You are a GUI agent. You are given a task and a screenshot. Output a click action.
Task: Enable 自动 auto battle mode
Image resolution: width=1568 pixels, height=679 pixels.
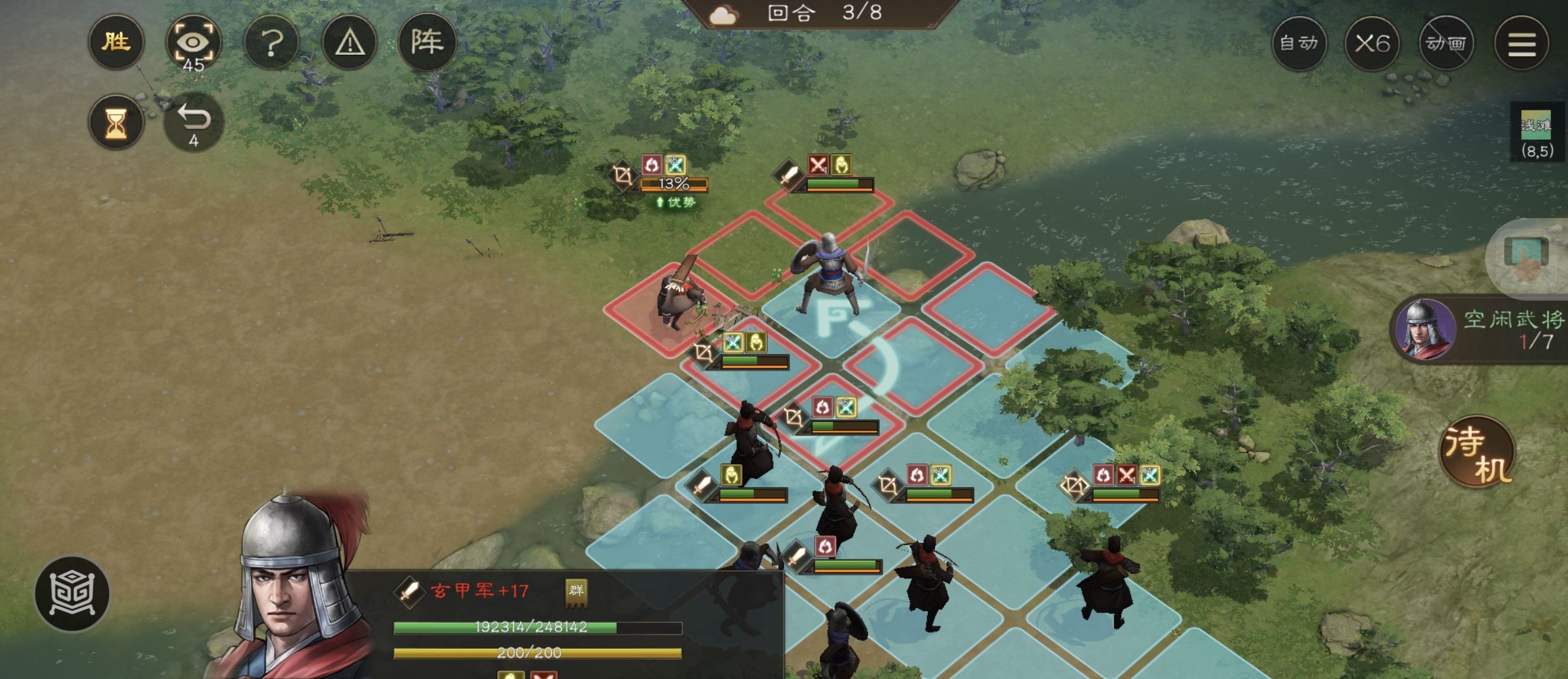click(x=1299, y=43)
